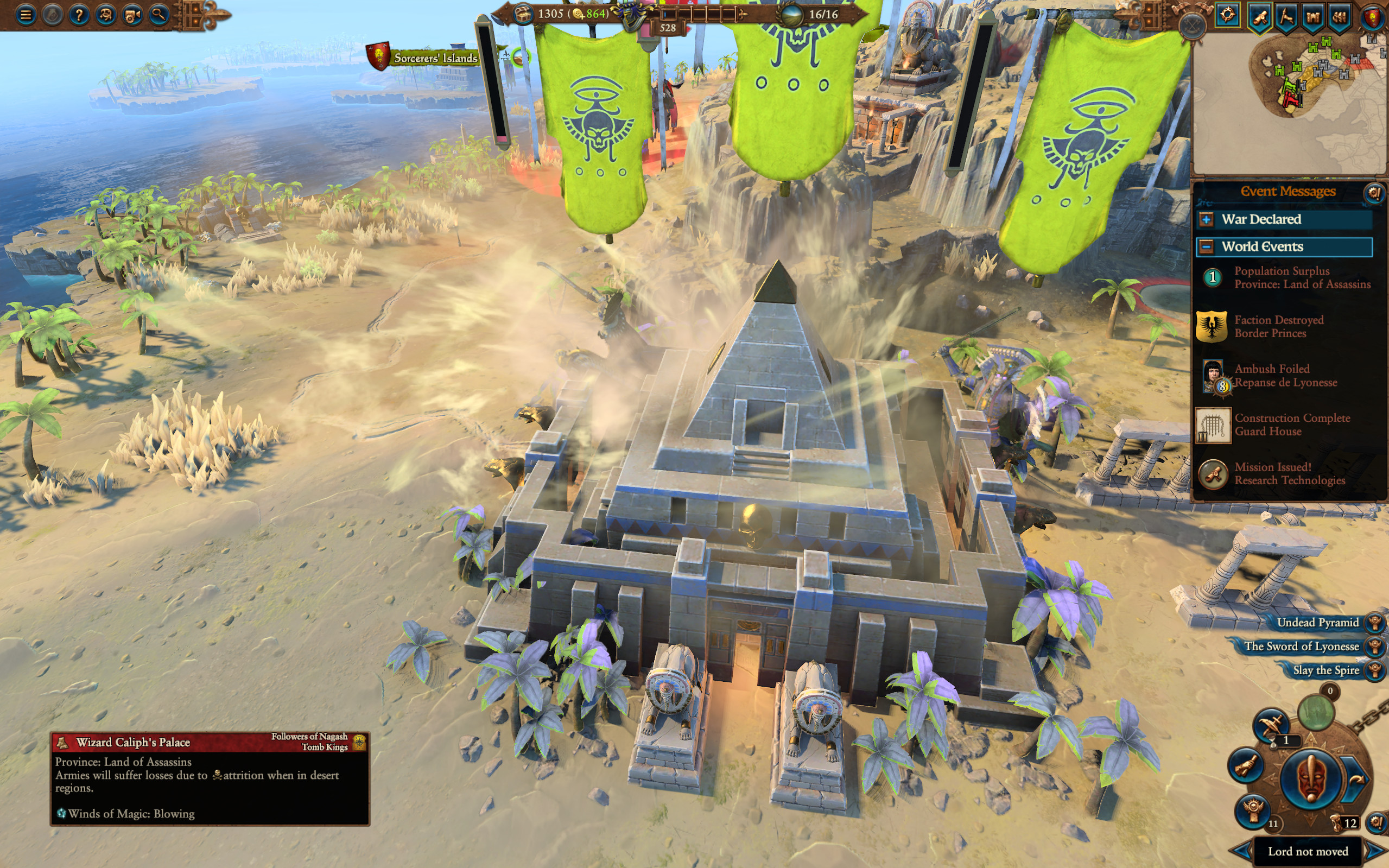1389x868 pixels.
Task: Open the faction overview compass icon
Action: coord(1227,16)
